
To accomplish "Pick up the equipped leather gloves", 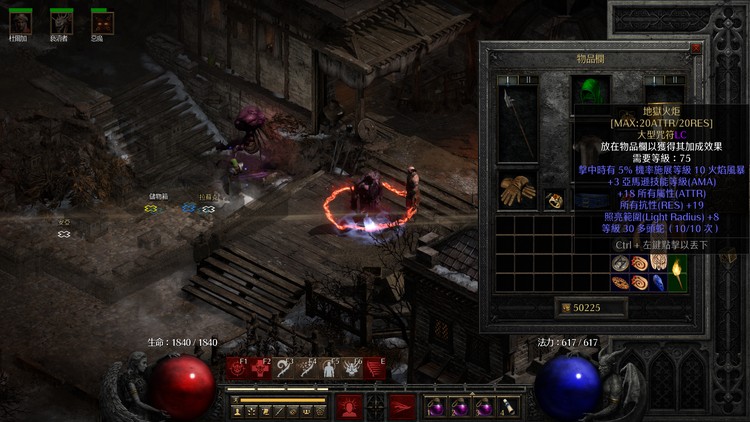I will pyautogui.click(x=516, y=191).
